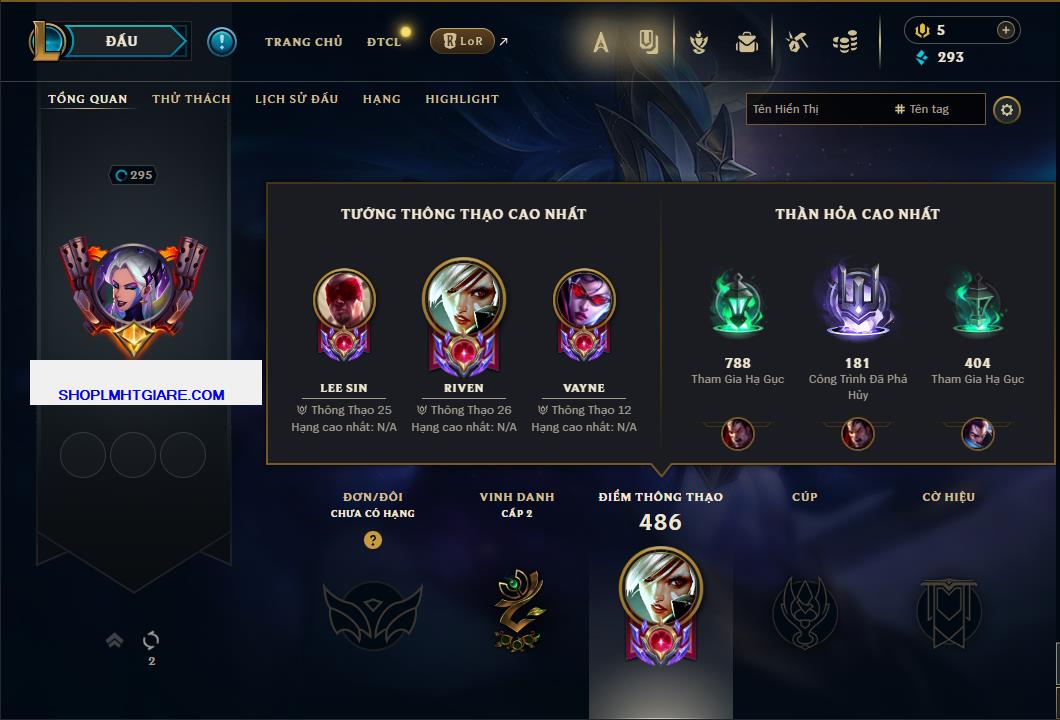Switch to the THỬ THÁCH tab
This screenshot has width=1060, height=720.
191,99
